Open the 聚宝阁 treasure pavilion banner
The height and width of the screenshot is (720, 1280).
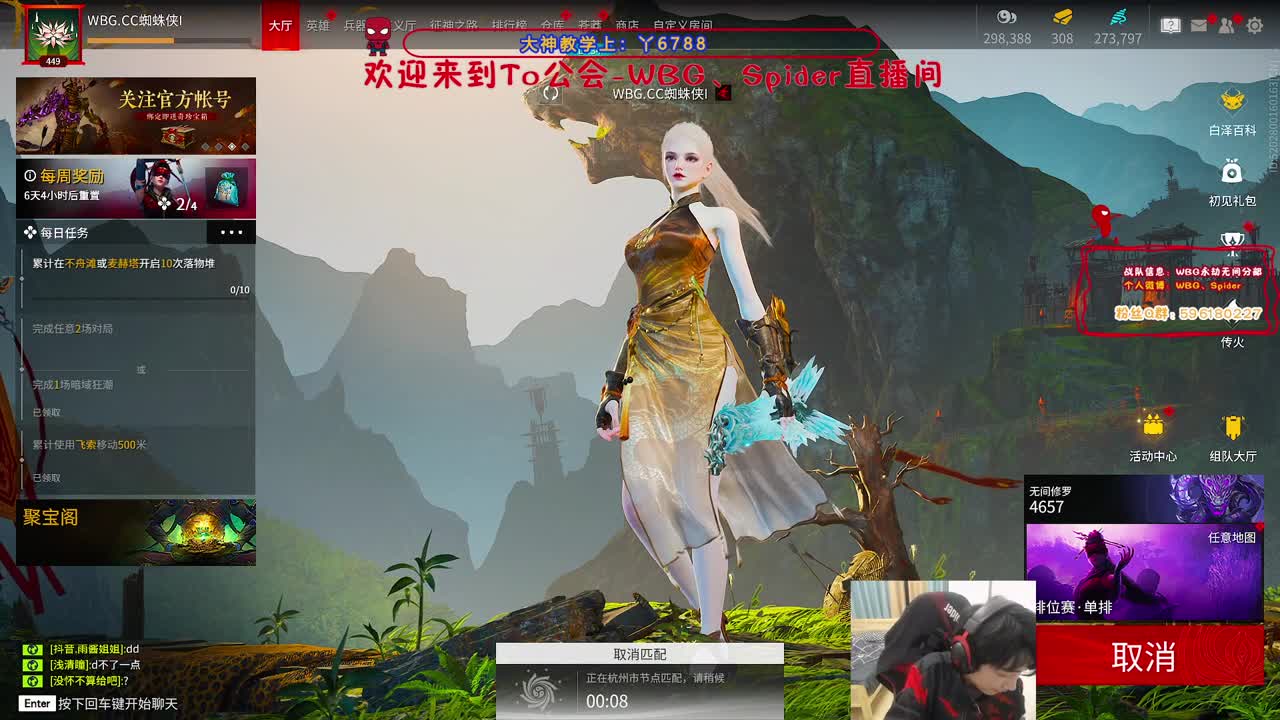click(136, 531)
